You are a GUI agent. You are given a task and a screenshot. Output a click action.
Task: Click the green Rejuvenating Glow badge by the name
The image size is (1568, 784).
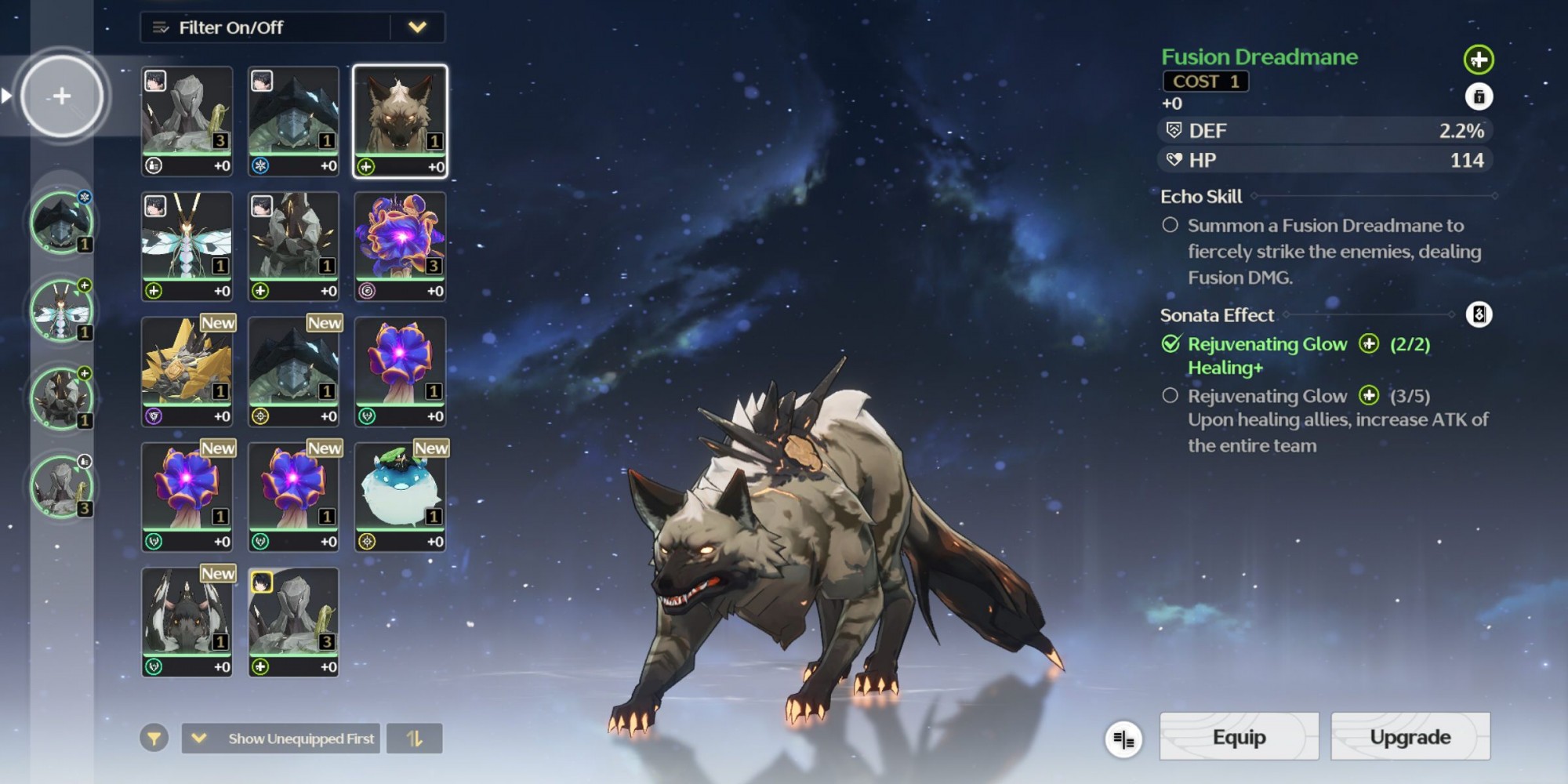click(1478, 60)
